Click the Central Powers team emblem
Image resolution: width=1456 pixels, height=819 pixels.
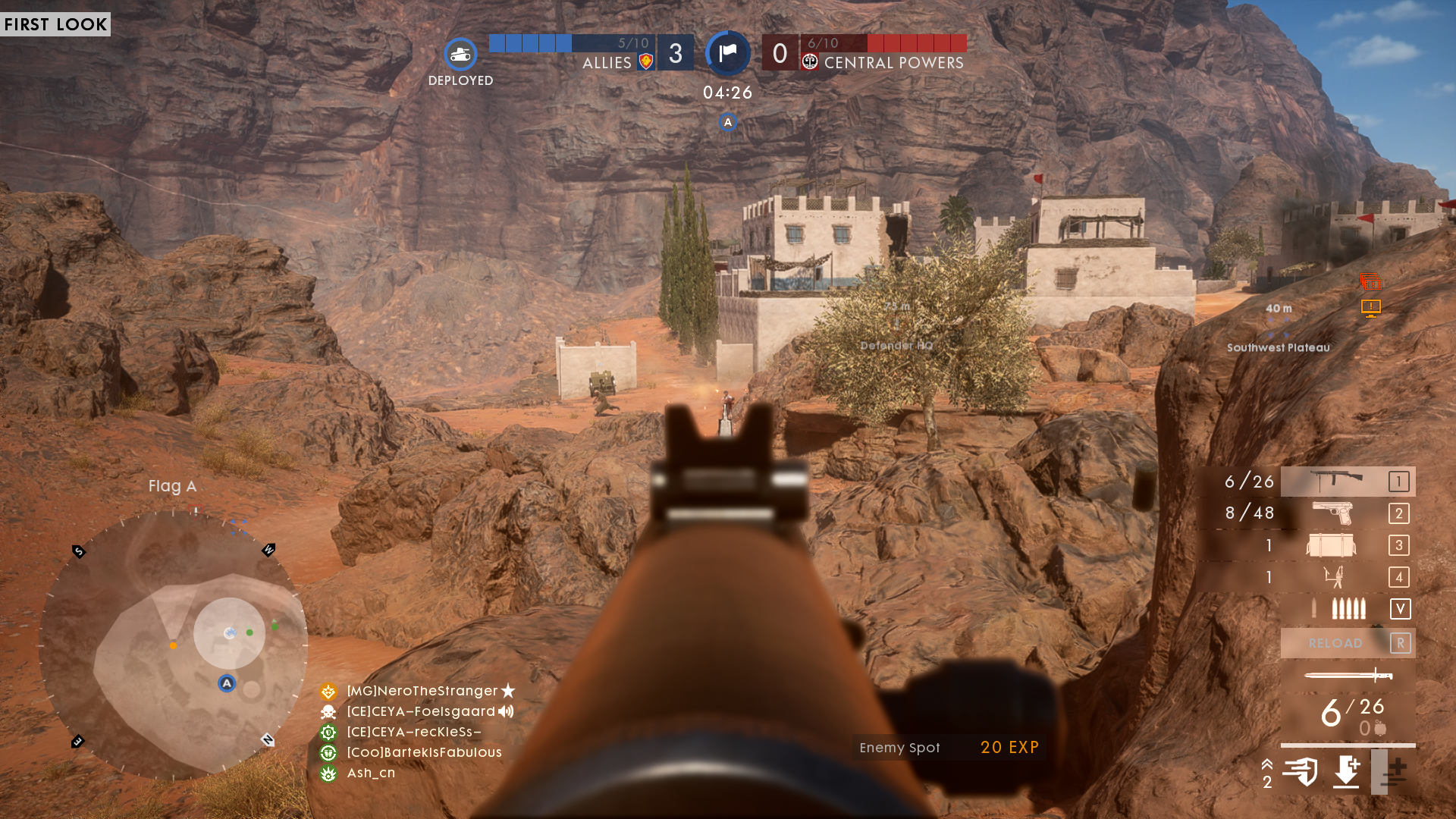point(810,62)
